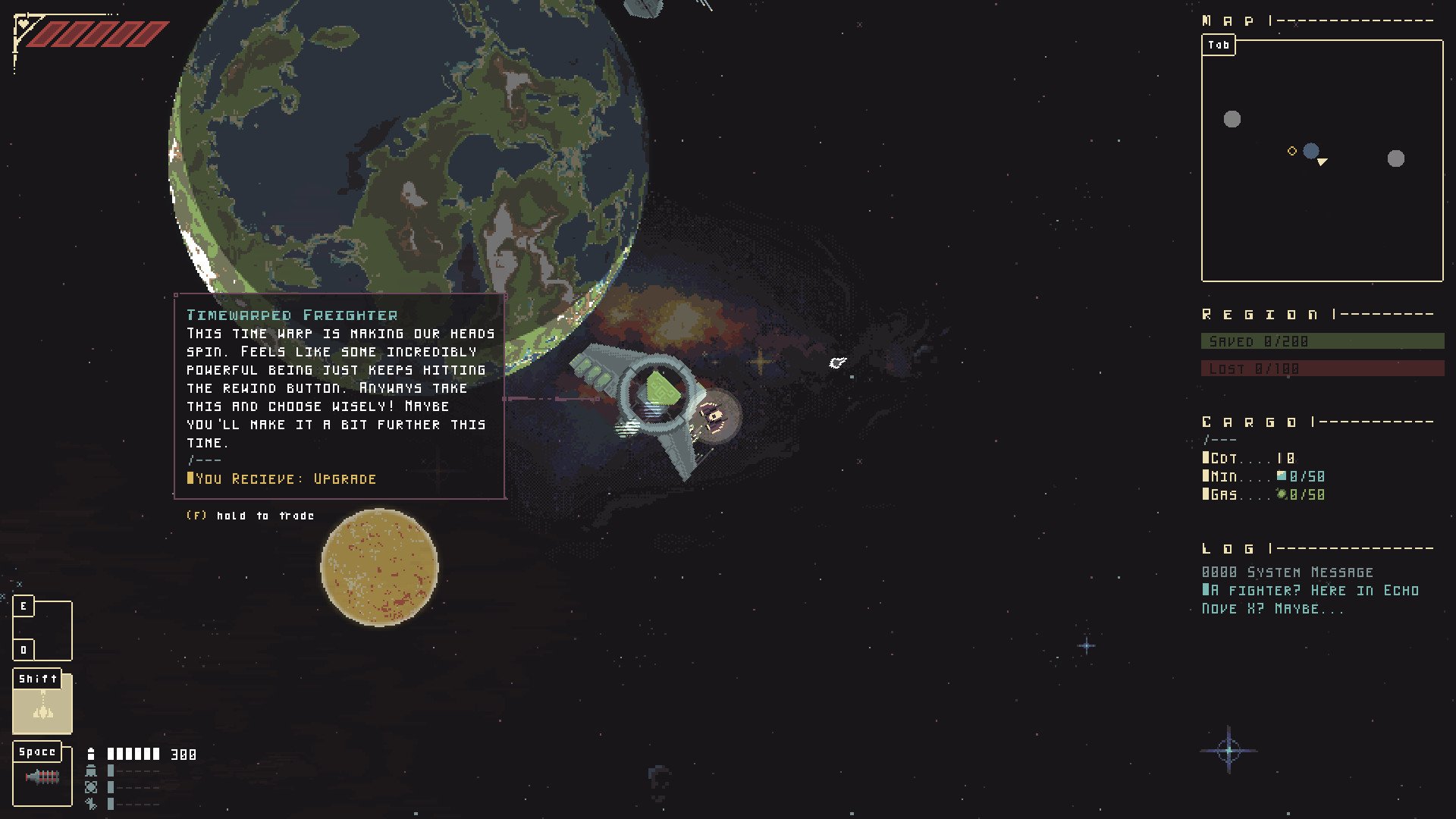Select the blue planet marker on minimap

coord(1310,151)
